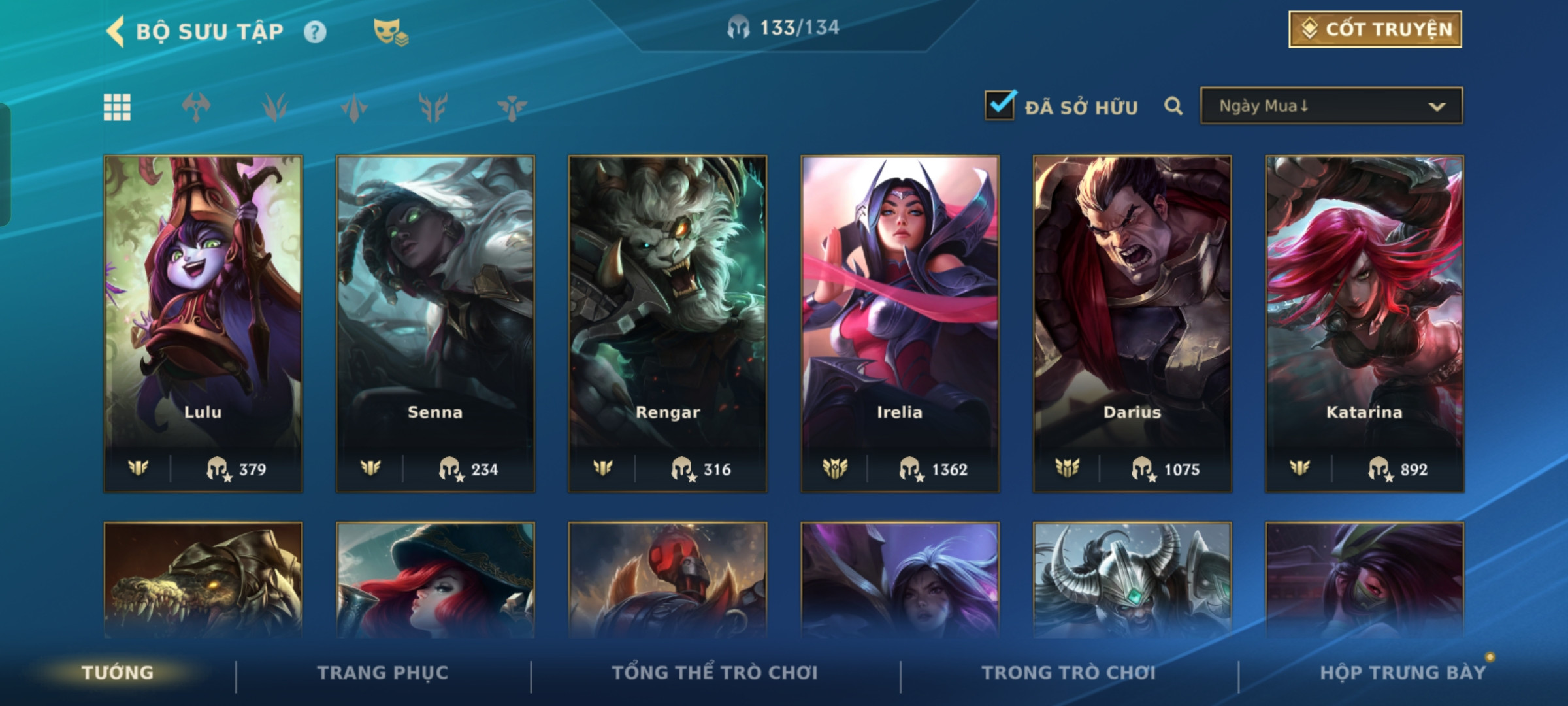
Task: Select the all-champions grid filter
Action: click(x=118, y=107)
